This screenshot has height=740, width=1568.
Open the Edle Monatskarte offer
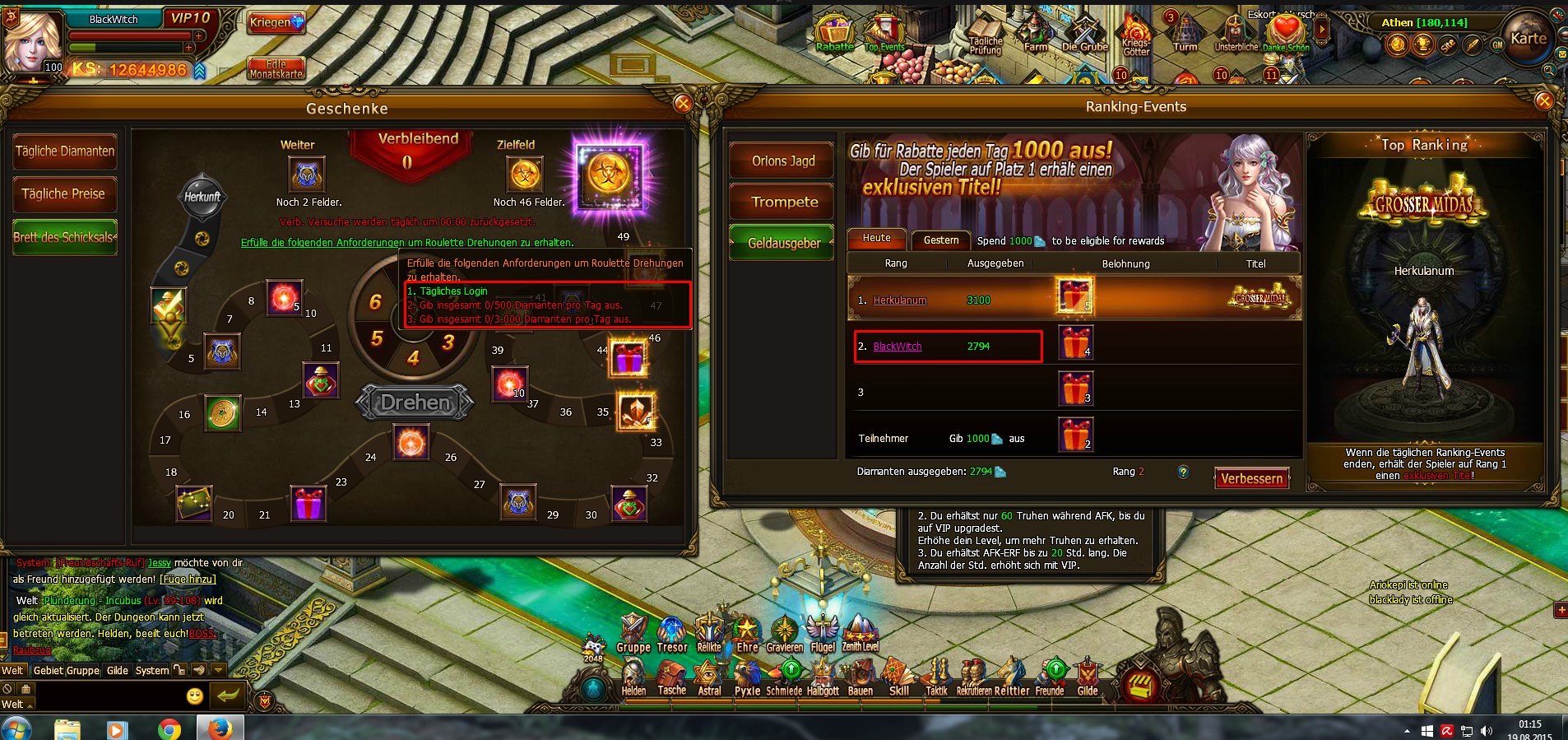tap(276, 69)
